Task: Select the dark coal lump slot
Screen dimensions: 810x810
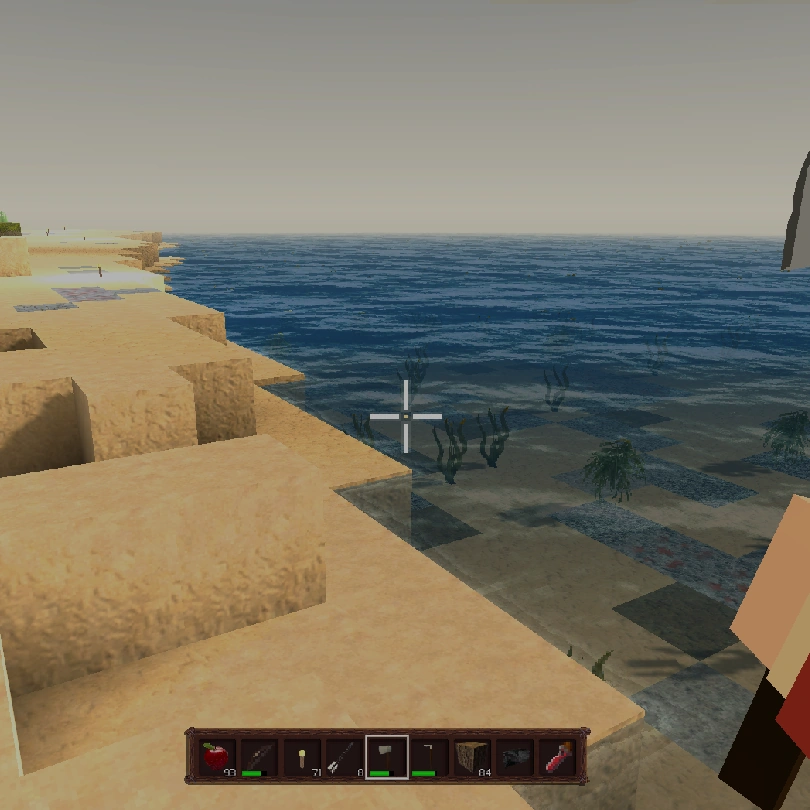Action: pos(513,757)
